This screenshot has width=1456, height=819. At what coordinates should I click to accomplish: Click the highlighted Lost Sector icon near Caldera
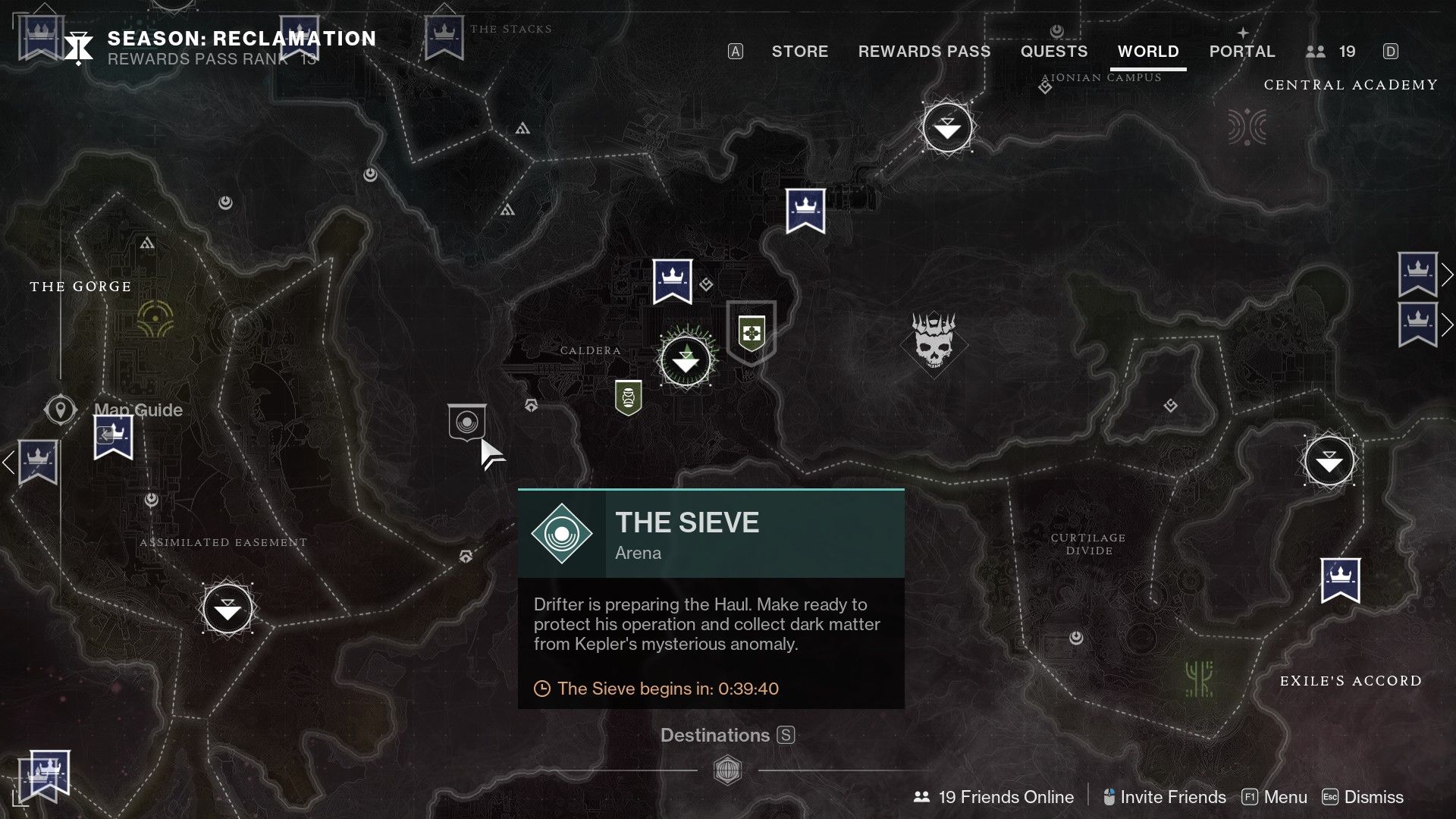[x=685, y=362]
